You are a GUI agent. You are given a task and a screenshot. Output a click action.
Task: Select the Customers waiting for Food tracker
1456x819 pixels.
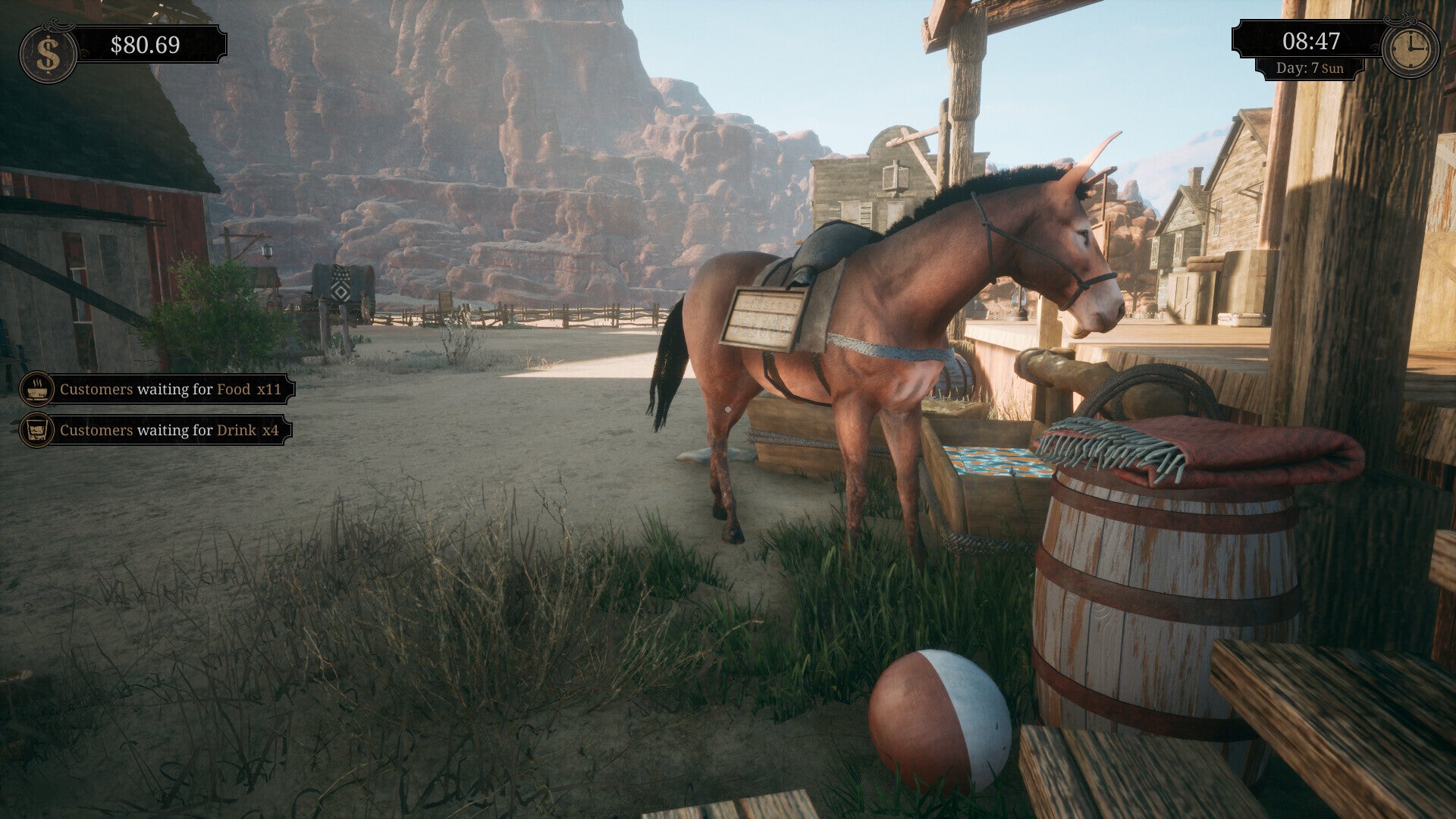click(157, 389)
